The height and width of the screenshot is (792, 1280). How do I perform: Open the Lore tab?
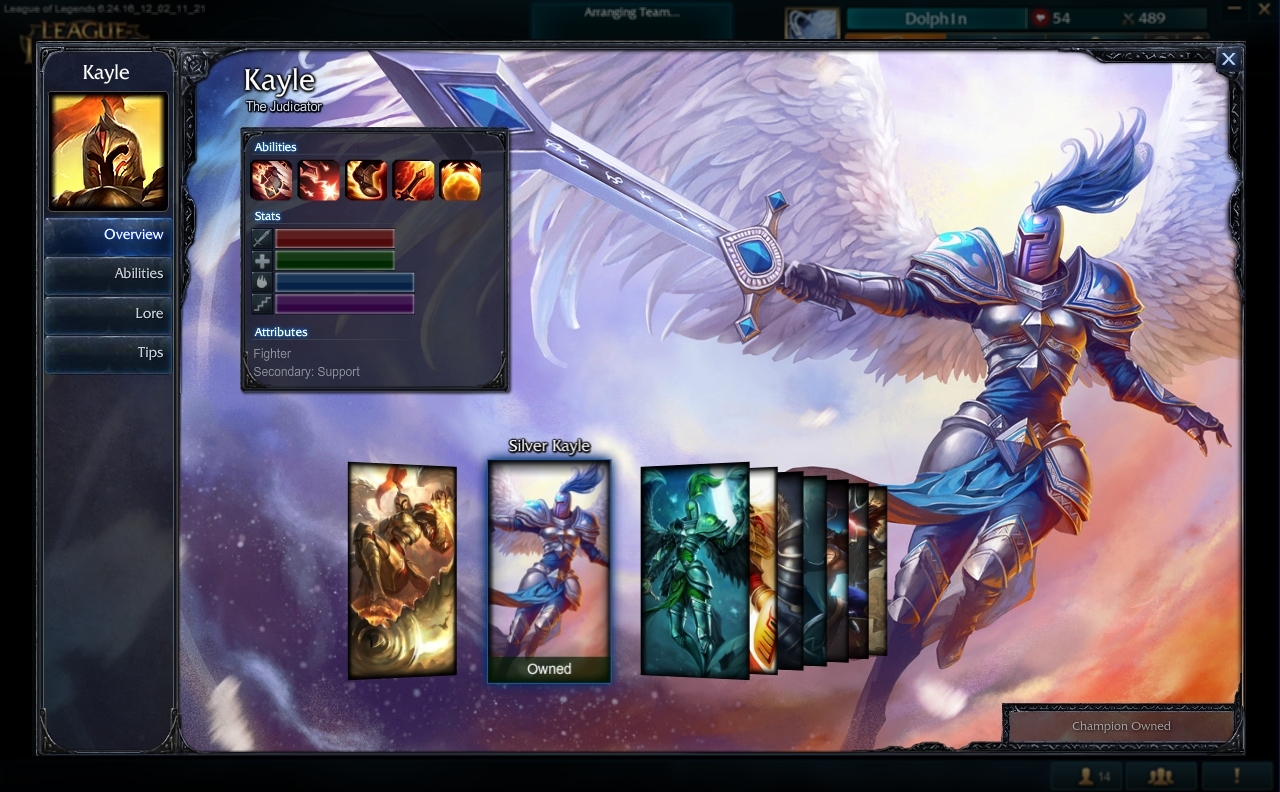click(148, 313)
